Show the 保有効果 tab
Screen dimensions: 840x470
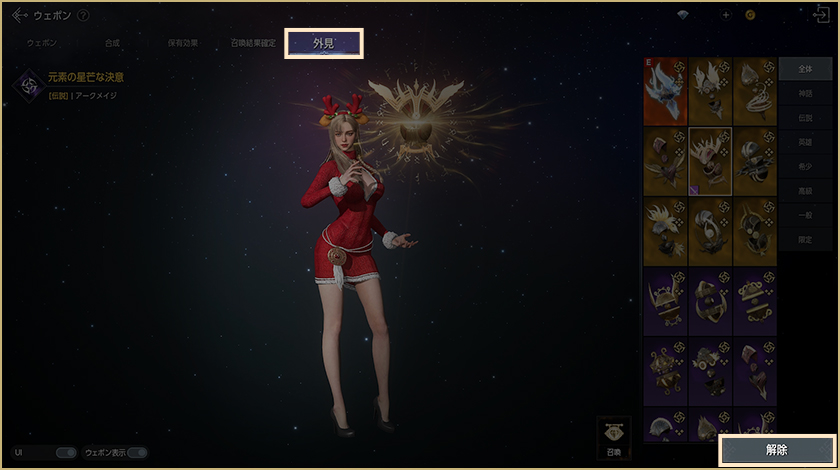182,44
